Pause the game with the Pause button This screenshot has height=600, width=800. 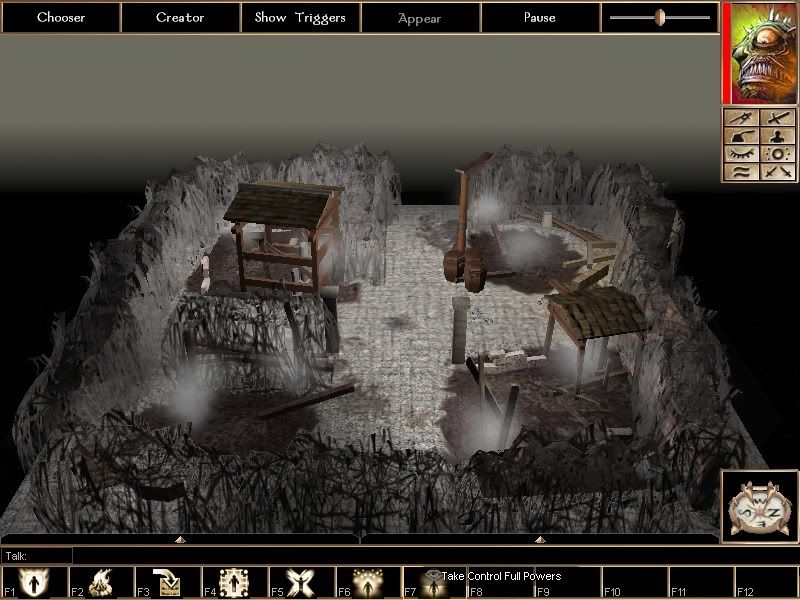tap(540, 17)
